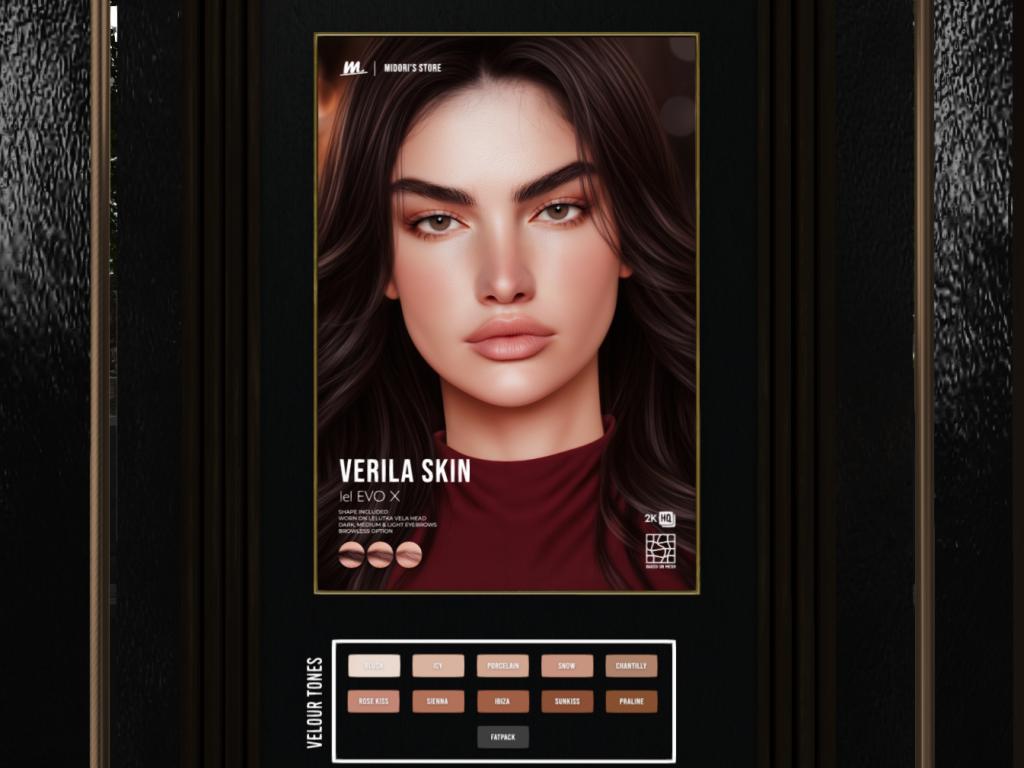
Task: Choose the Icy skin tone
Action: 438,666
